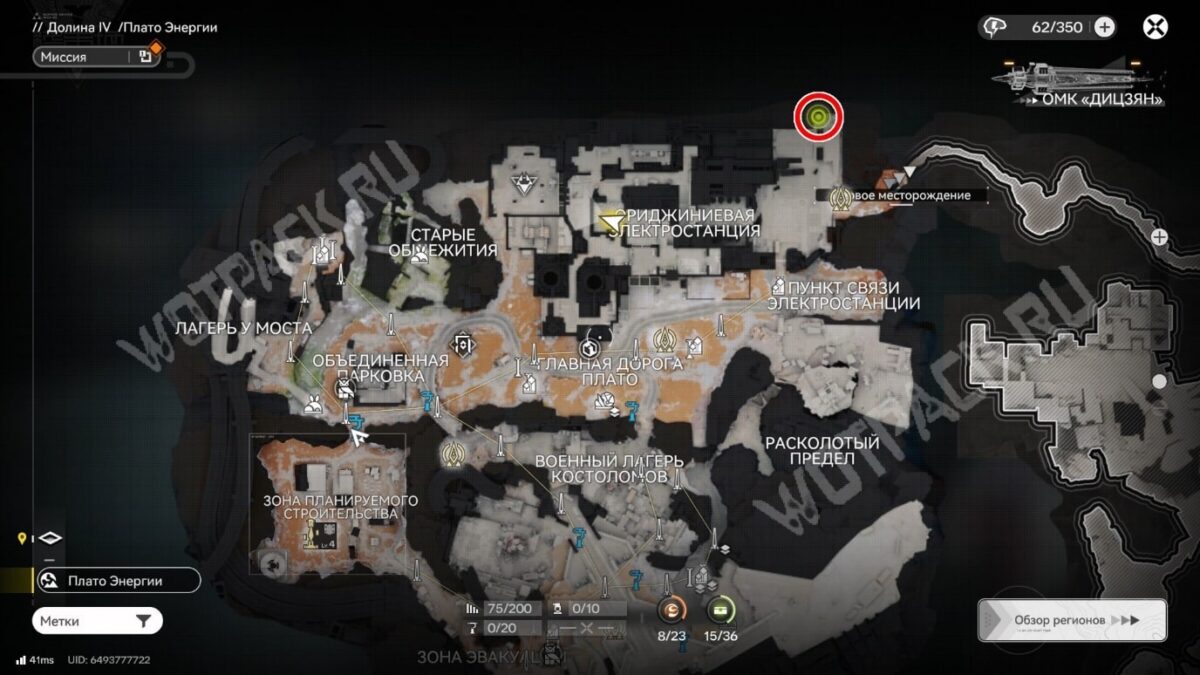Click the orange spiral collectible counter icon

(672, 609)
